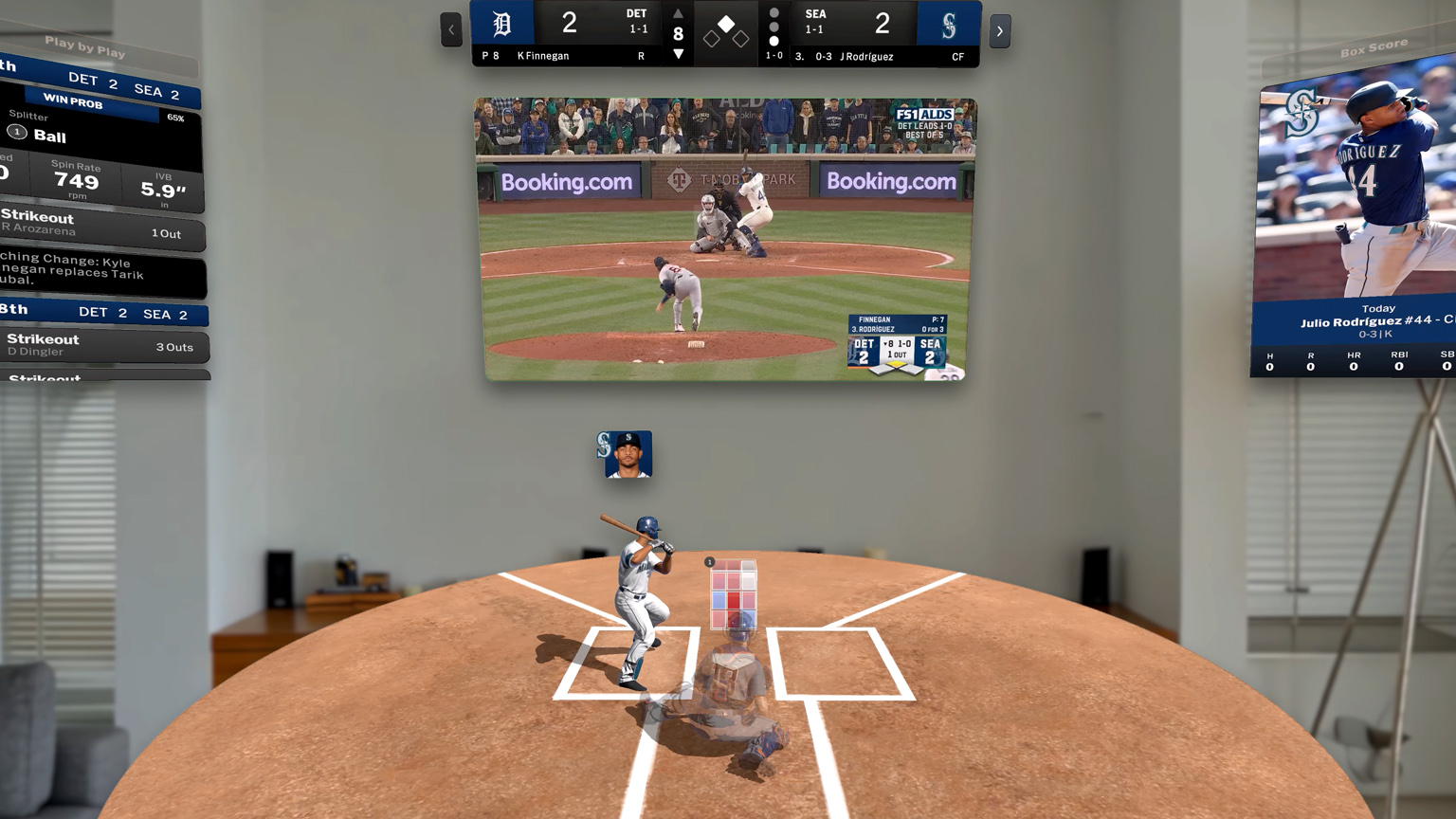Select the D Dingler strikeout play row
1456x819 pixels.
[x=102, y=345]
